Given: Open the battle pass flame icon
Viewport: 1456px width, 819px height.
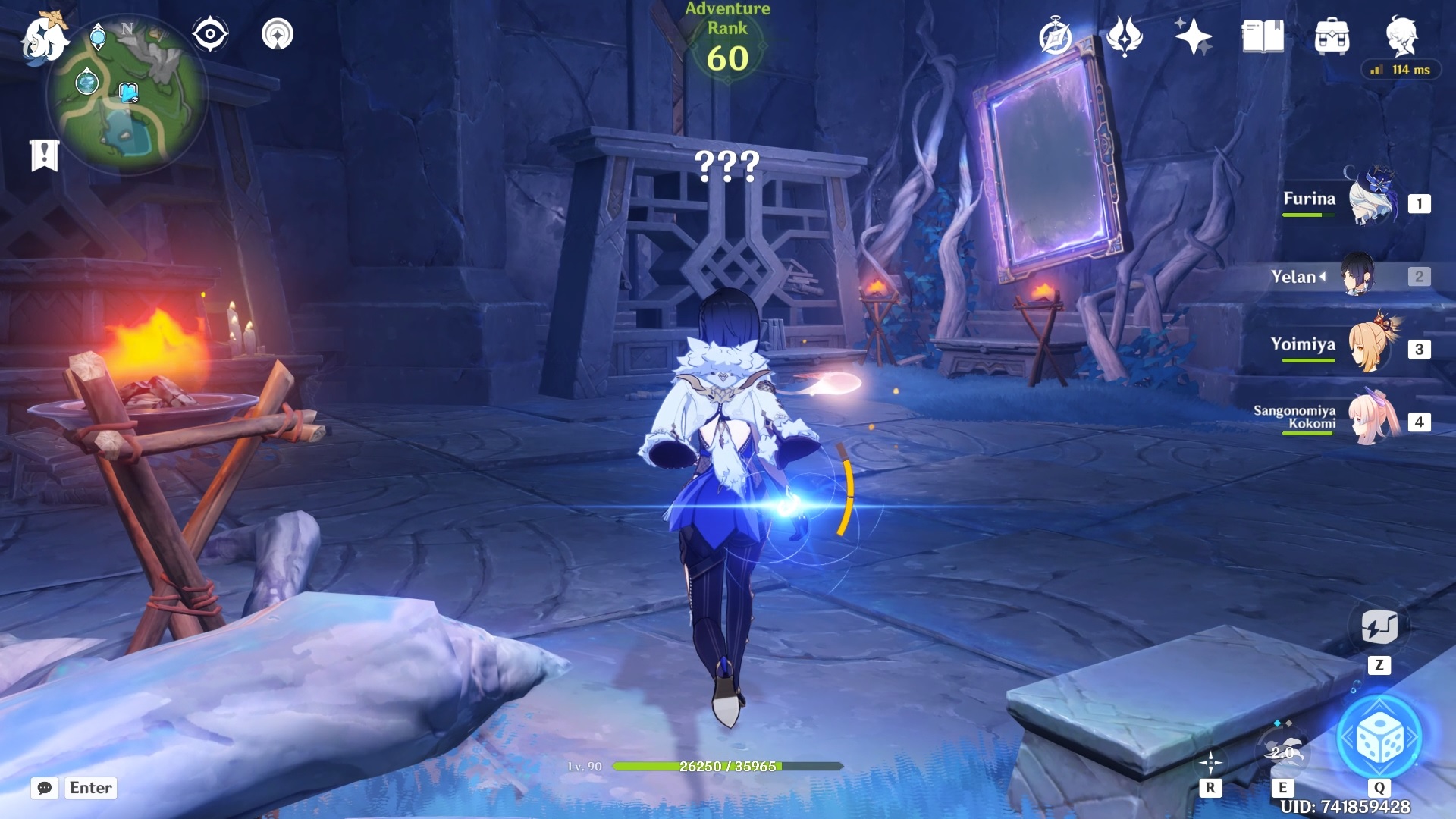Looking at the screenshot, I should (x=1125, y=36).
